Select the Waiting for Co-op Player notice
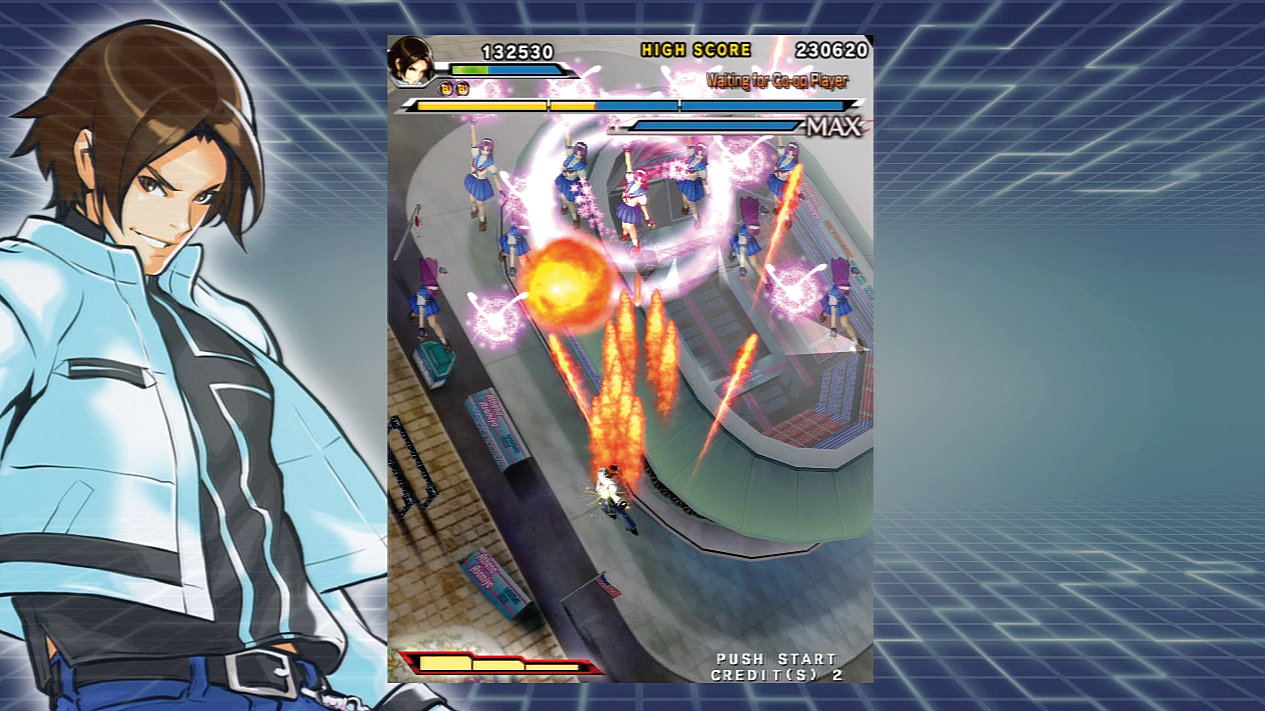Screen dimensions: 1265x711 click(776, 80)
